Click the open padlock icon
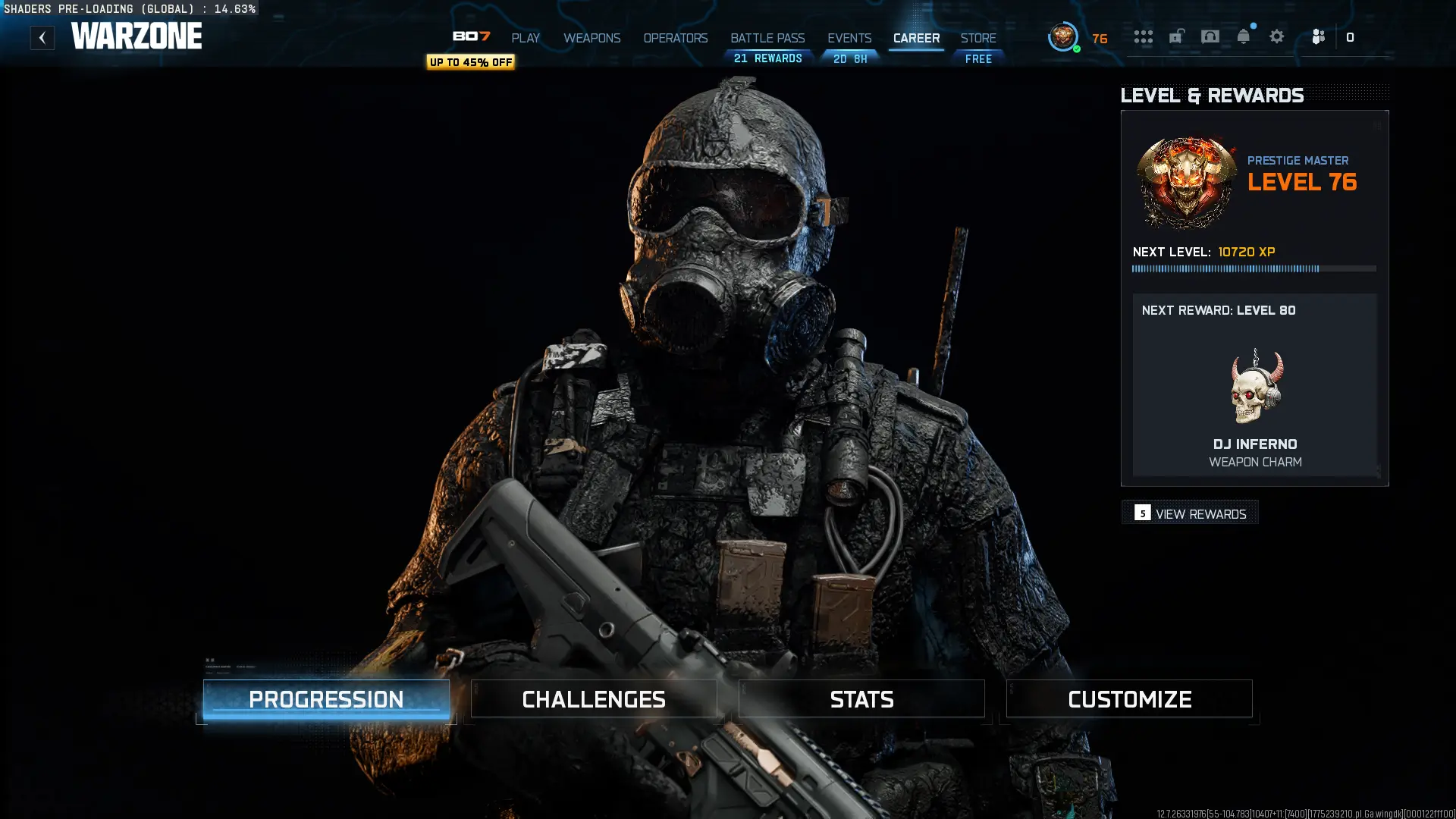The height and width of the screenshot is (819, 1456). (x=1177, y=36)
